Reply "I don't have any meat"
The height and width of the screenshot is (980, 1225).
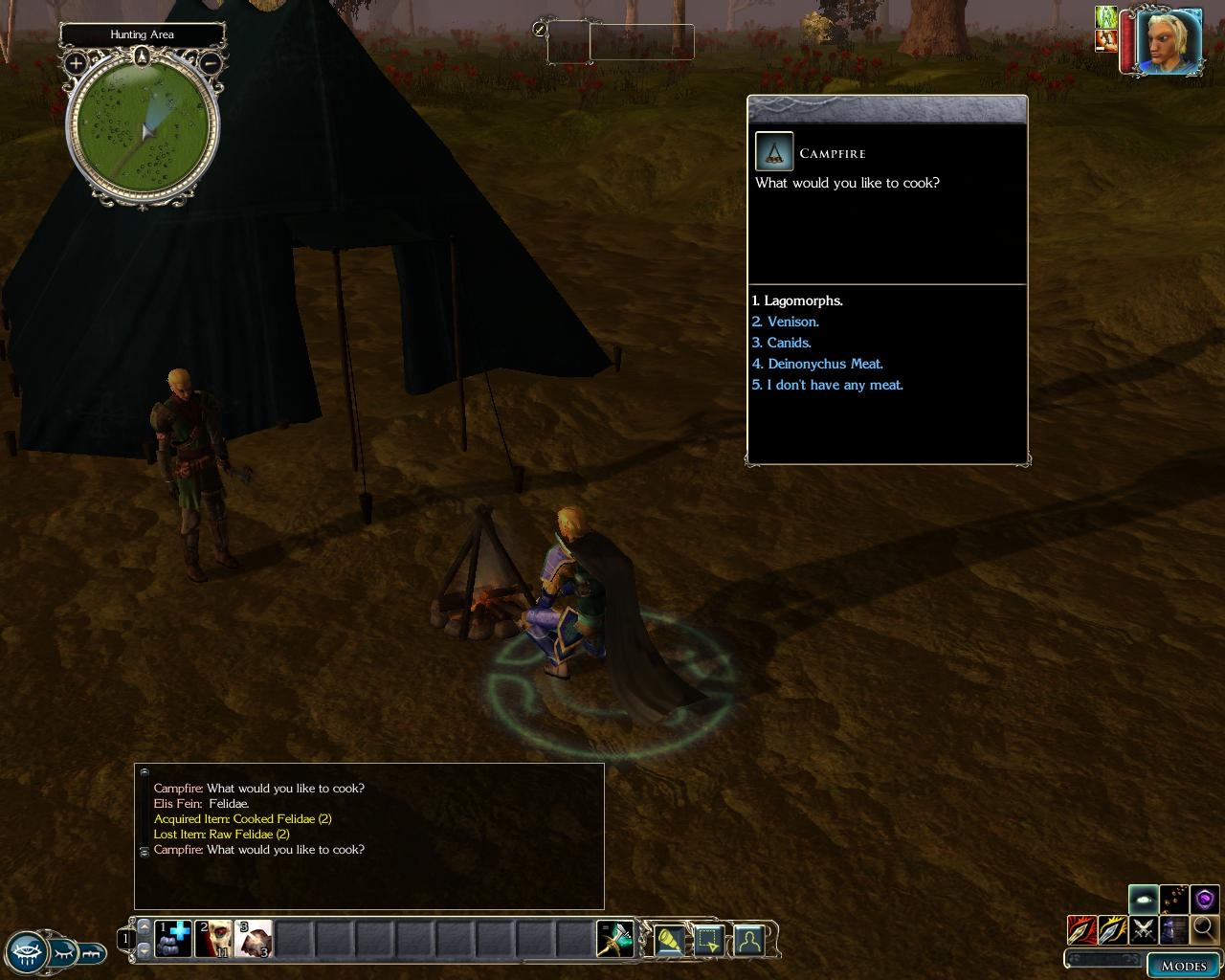tap(828, 385)
